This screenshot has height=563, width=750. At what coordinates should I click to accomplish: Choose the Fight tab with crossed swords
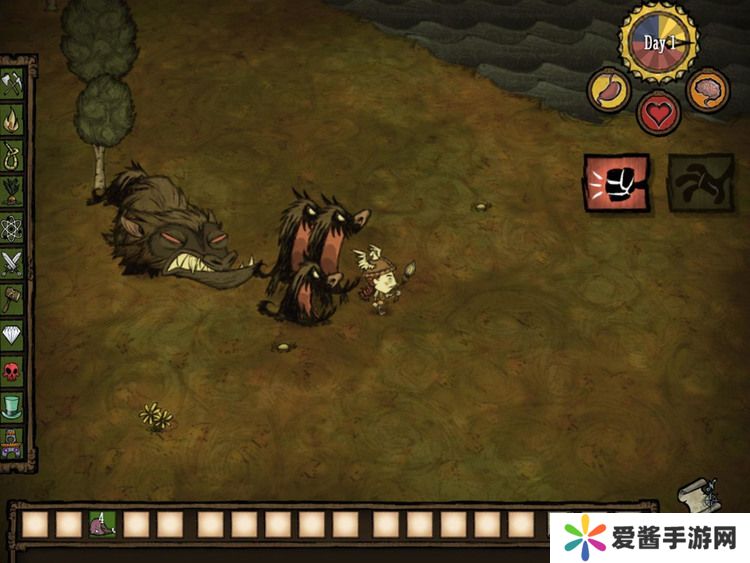coord(13,262)
